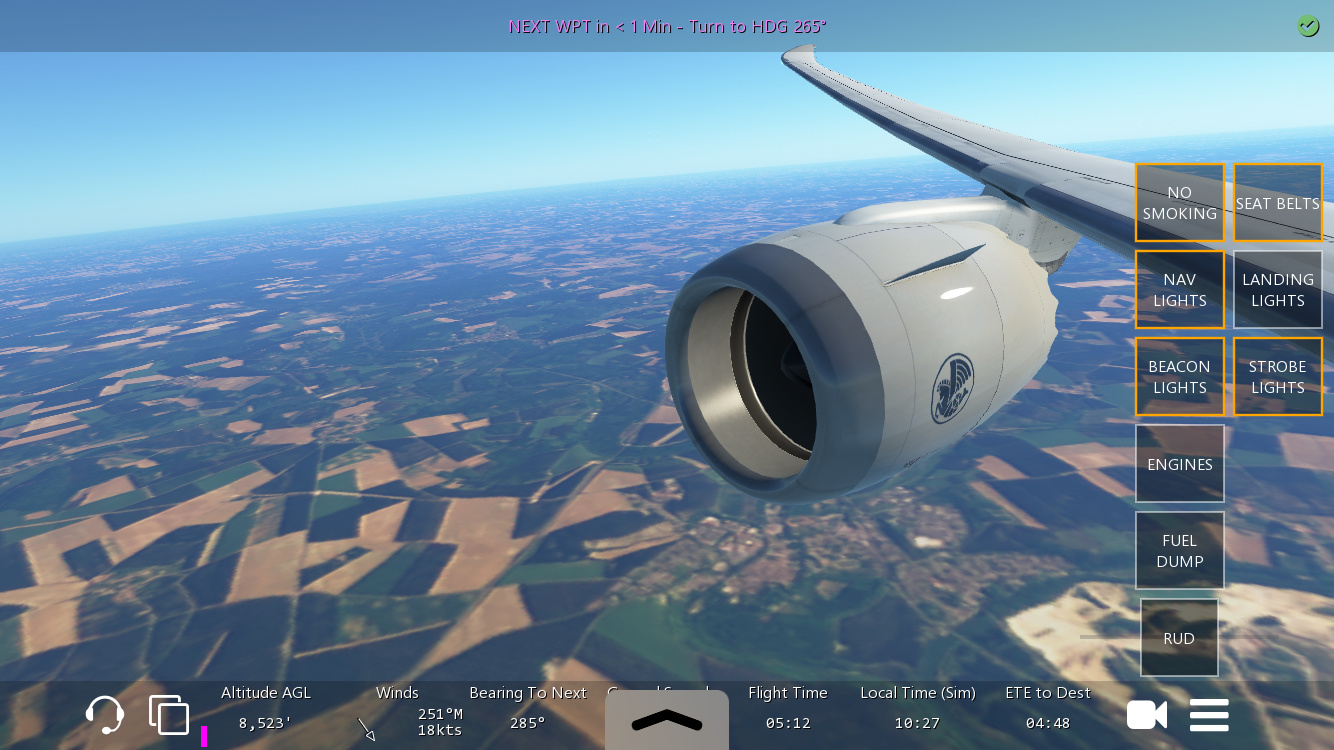Image resolution: width=1334 pixels, height=750 pixels.
Task: Toggle the NO SMOKING sign
Action: [1179, 203]
